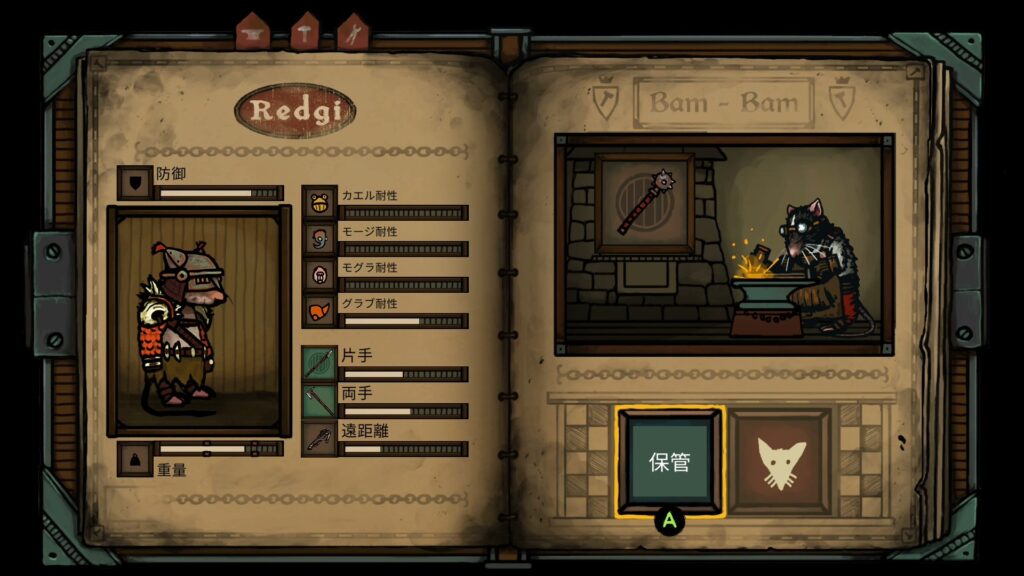This screenshot has width=1024, height=576.
Task: Select the two-handed (両手) weapon icon
Action: click(319, 401)
